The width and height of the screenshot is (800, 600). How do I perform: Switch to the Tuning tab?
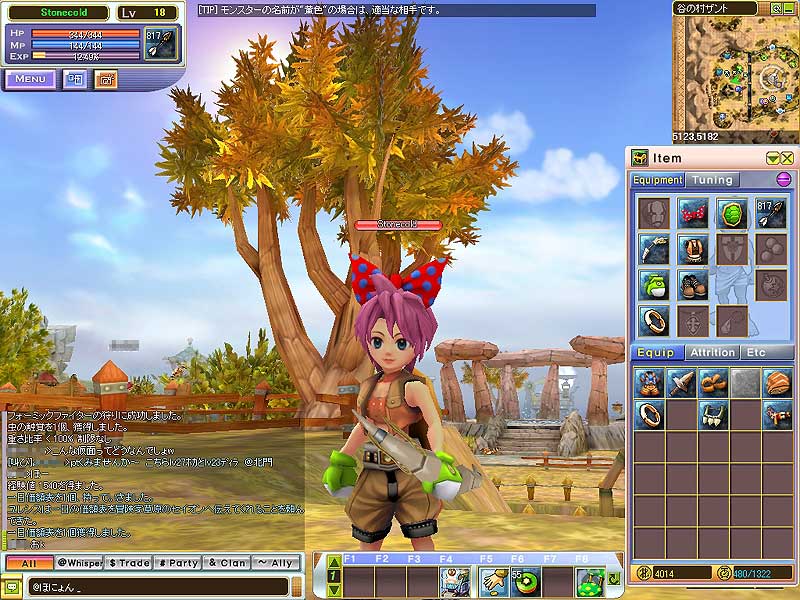pos(713,180)
